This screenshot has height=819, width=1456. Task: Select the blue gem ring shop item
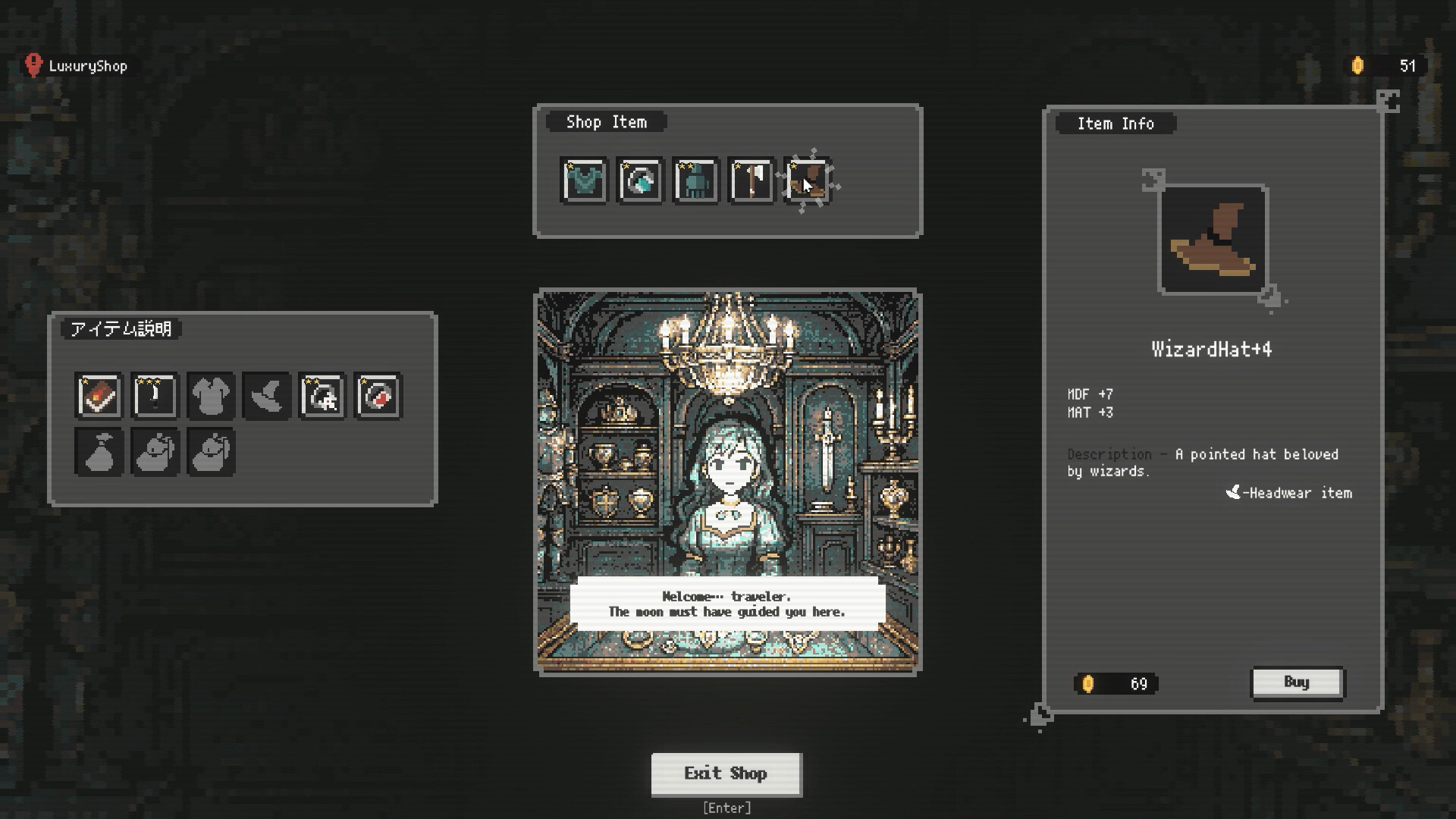tap(639, 181)
